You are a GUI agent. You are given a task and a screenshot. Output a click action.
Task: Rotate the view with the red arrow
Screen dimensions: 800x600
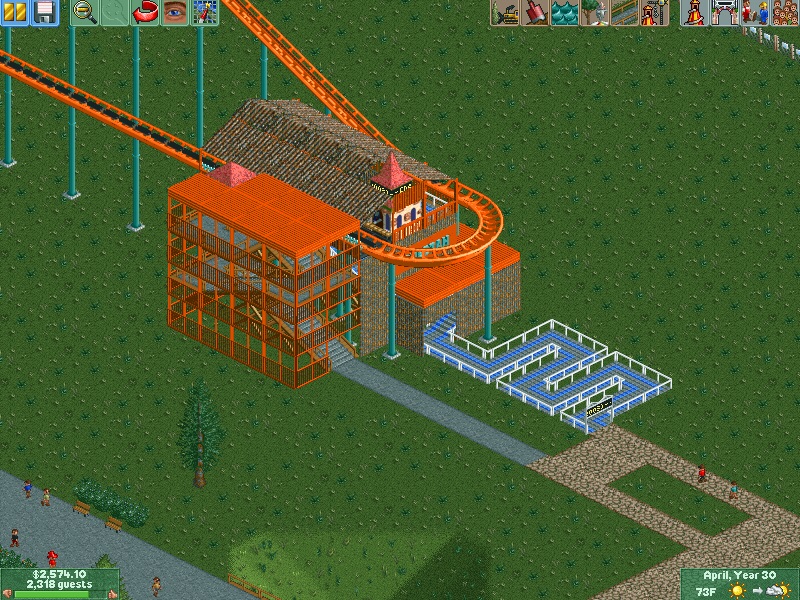point(146,13)
